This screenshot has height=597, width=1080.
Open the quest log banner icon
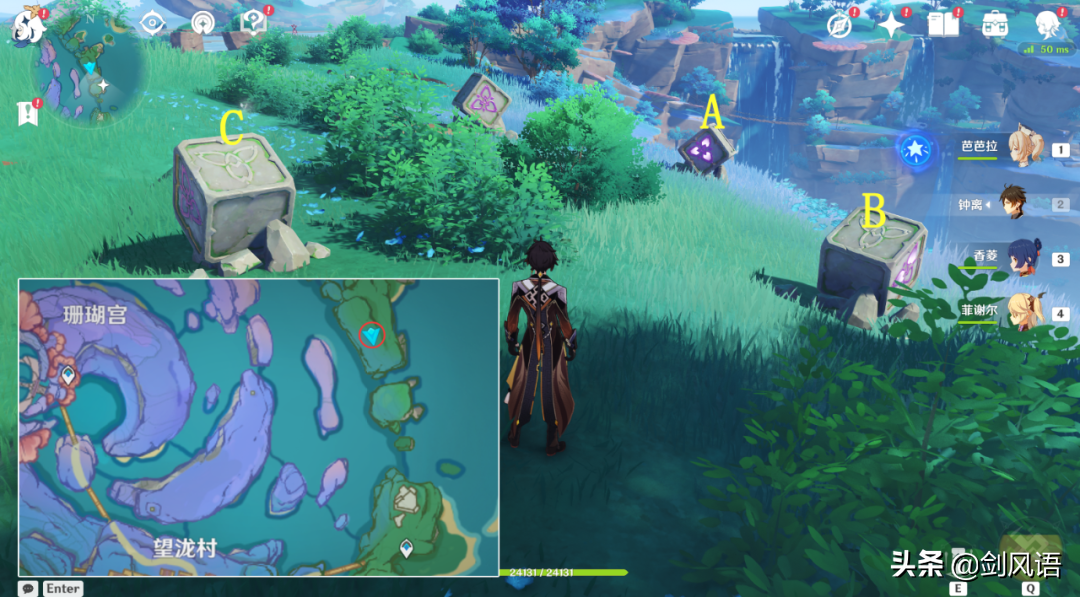tap(27, 113)
